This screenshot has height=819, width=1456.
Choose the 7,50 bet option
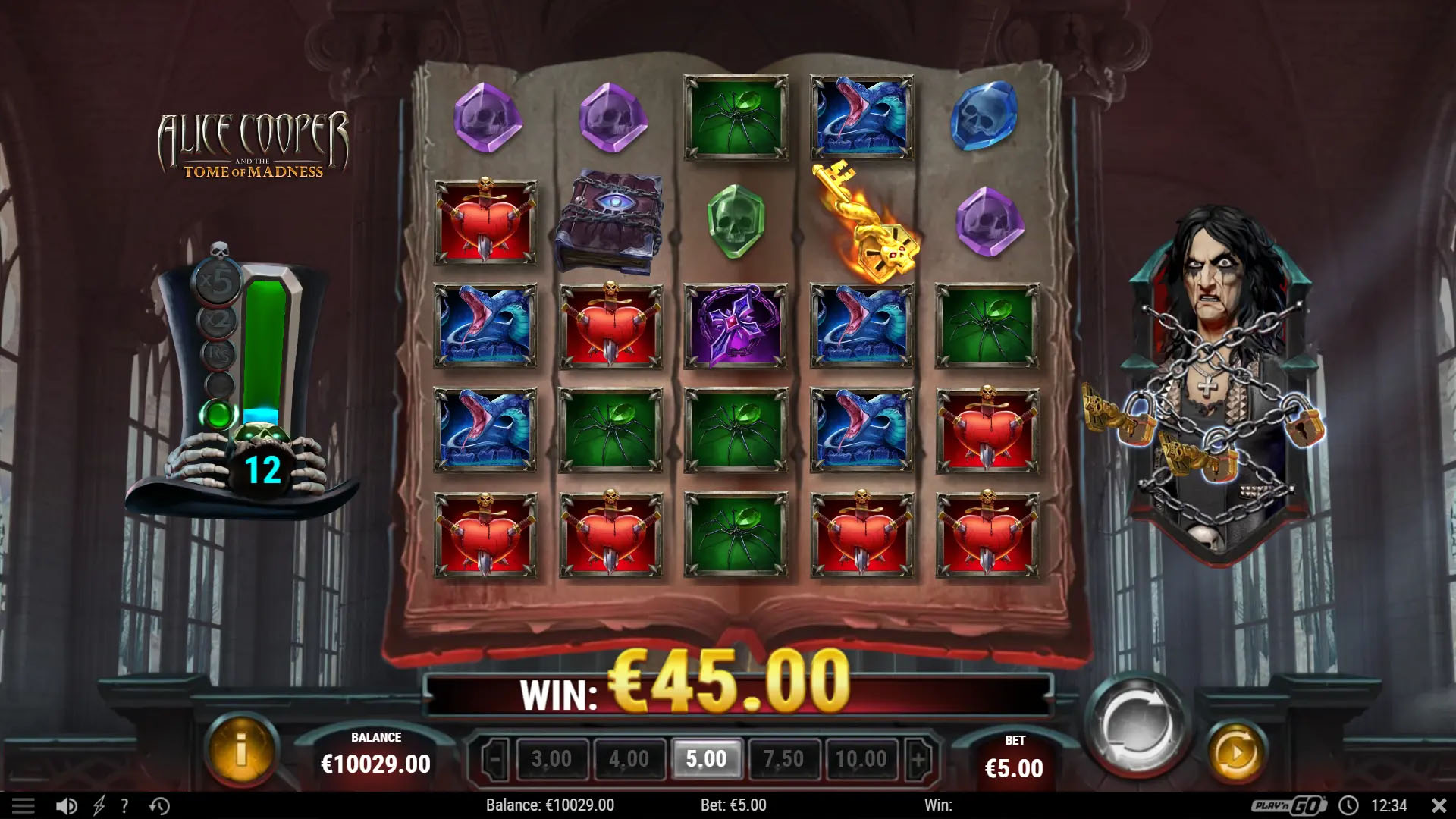(784, 758)
